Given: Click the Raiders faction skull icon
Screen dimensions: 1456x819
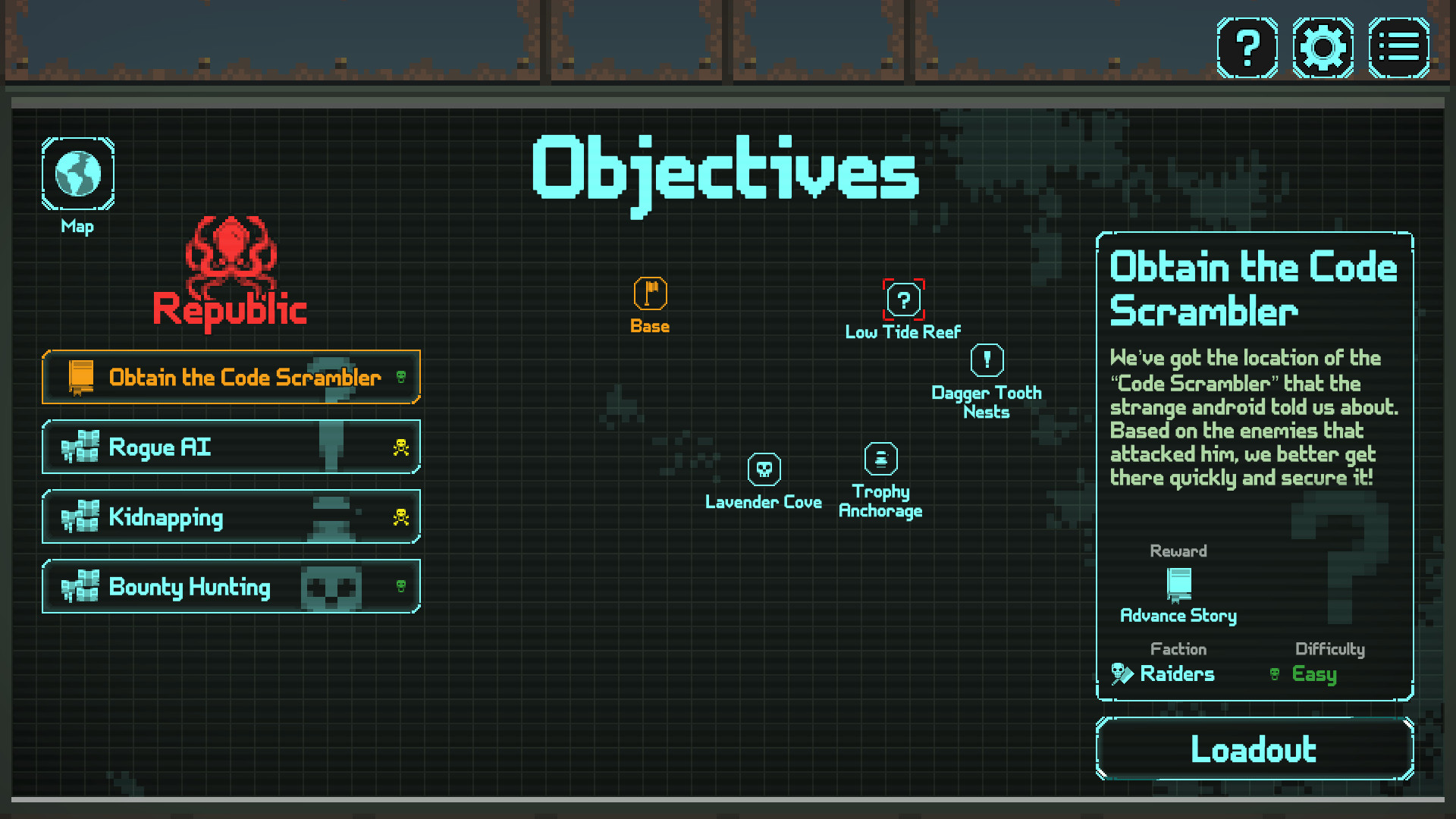Looking at the screenshot, I should click(1119, 673).
